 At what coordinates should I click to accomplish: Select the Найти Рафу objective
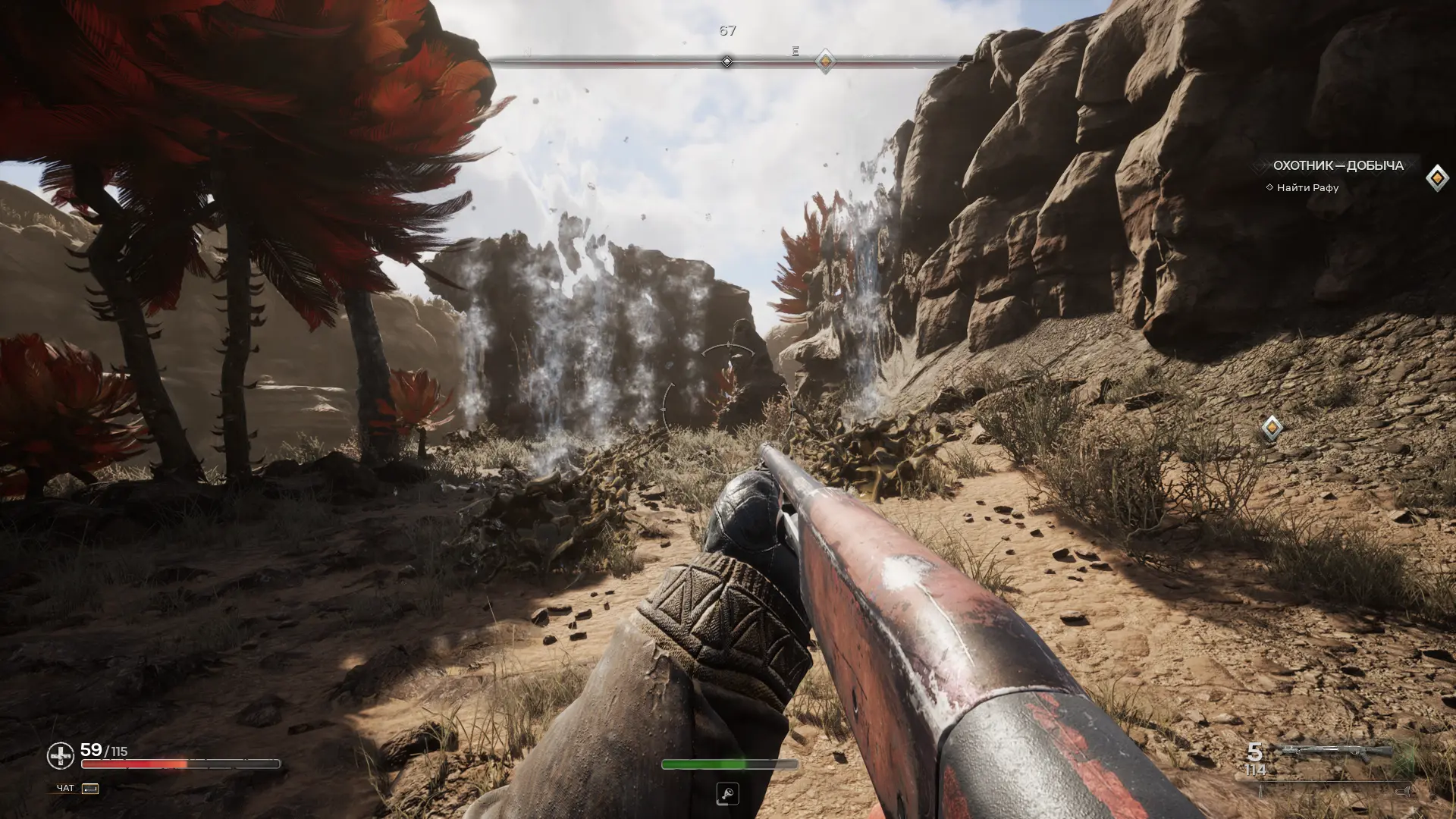click(1307, 188)
